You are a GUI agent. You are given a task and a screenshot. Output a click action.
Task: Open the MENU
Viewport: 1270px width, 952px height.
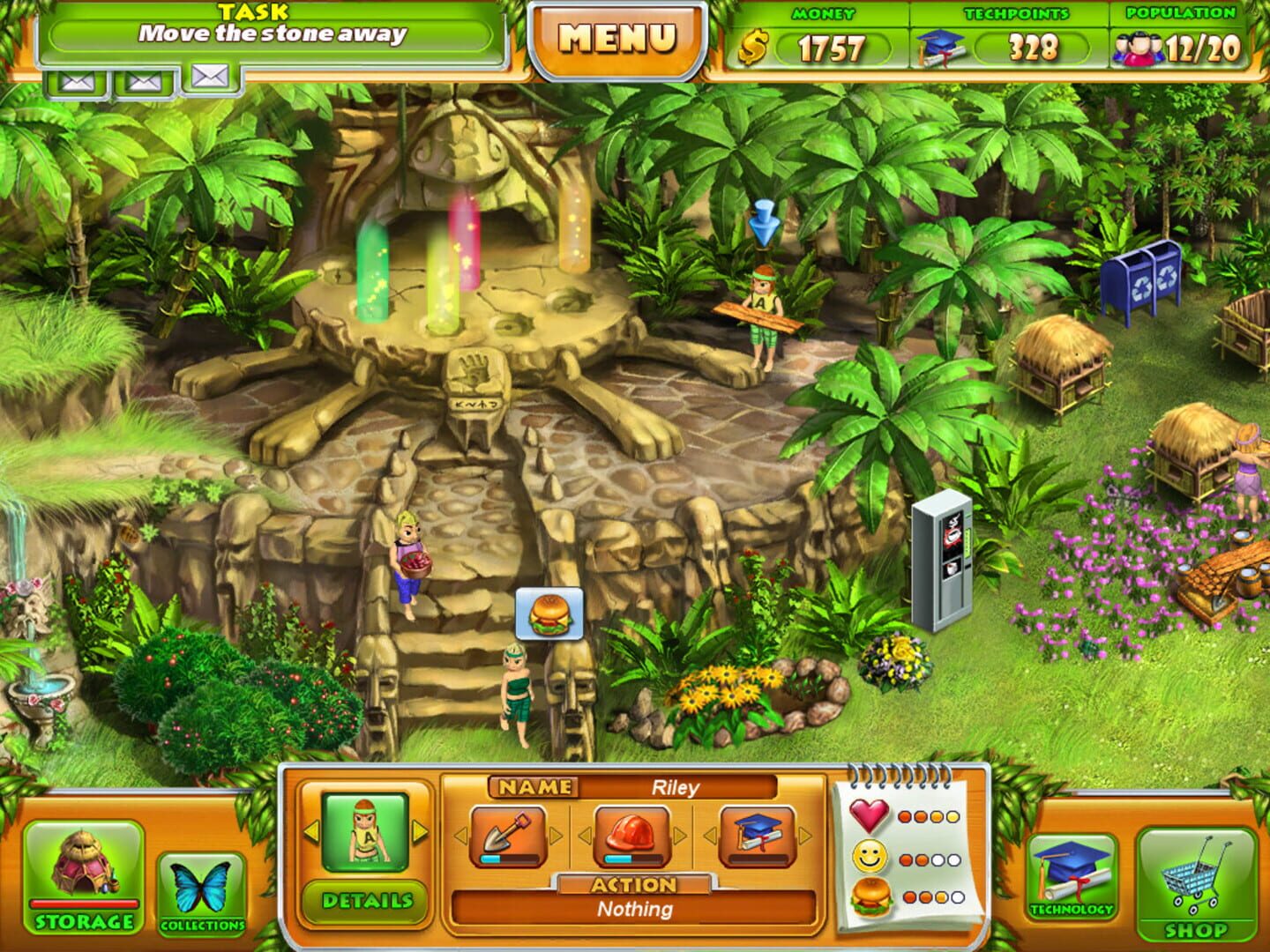click(x=617, y=38)
